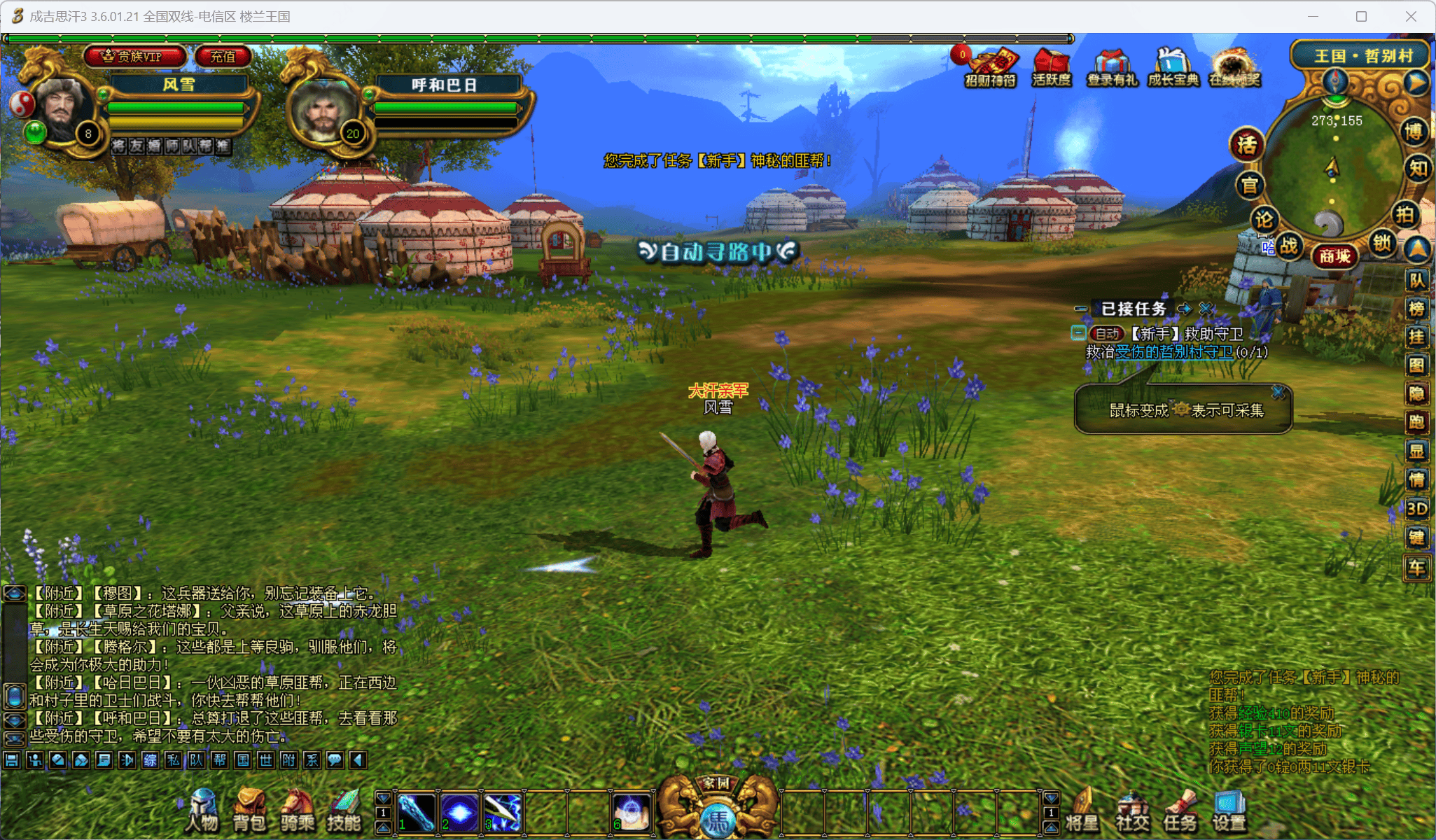This screenshot has width=1436, height=840.
Task: Click the 充值 recharge button
Action: (x=223, y=57)
